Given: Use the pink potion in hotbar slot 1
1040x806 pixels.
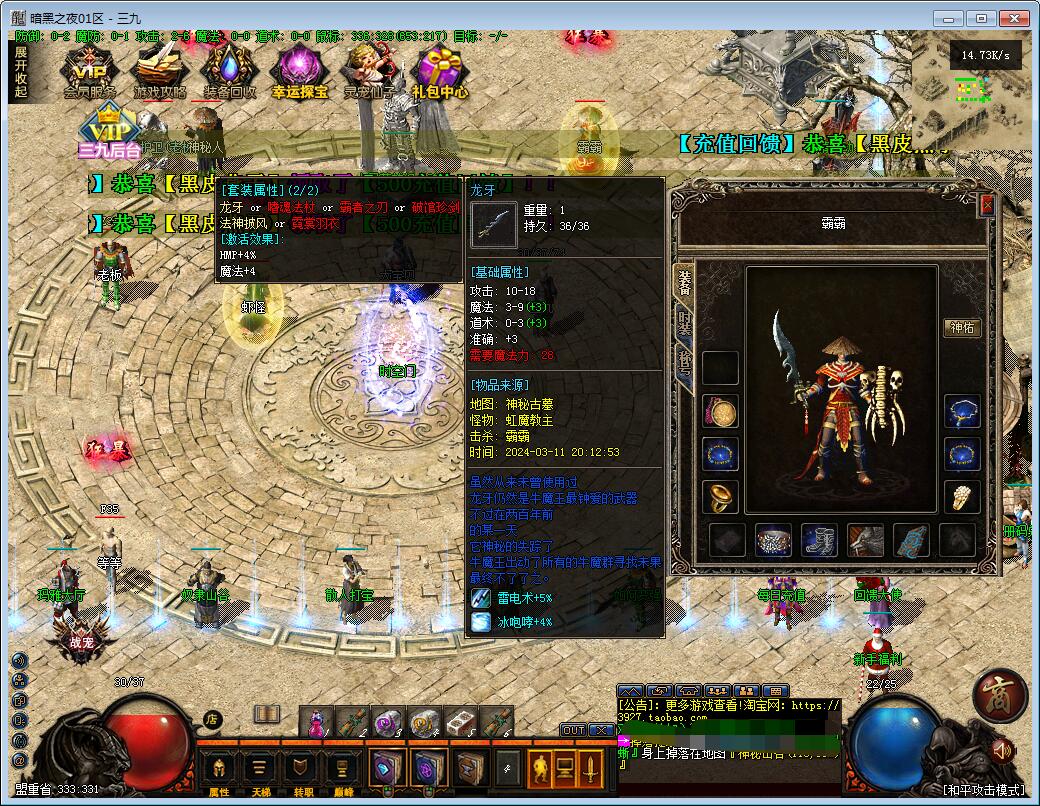Looking at the screenshot, I should click(x=314, y=722).
